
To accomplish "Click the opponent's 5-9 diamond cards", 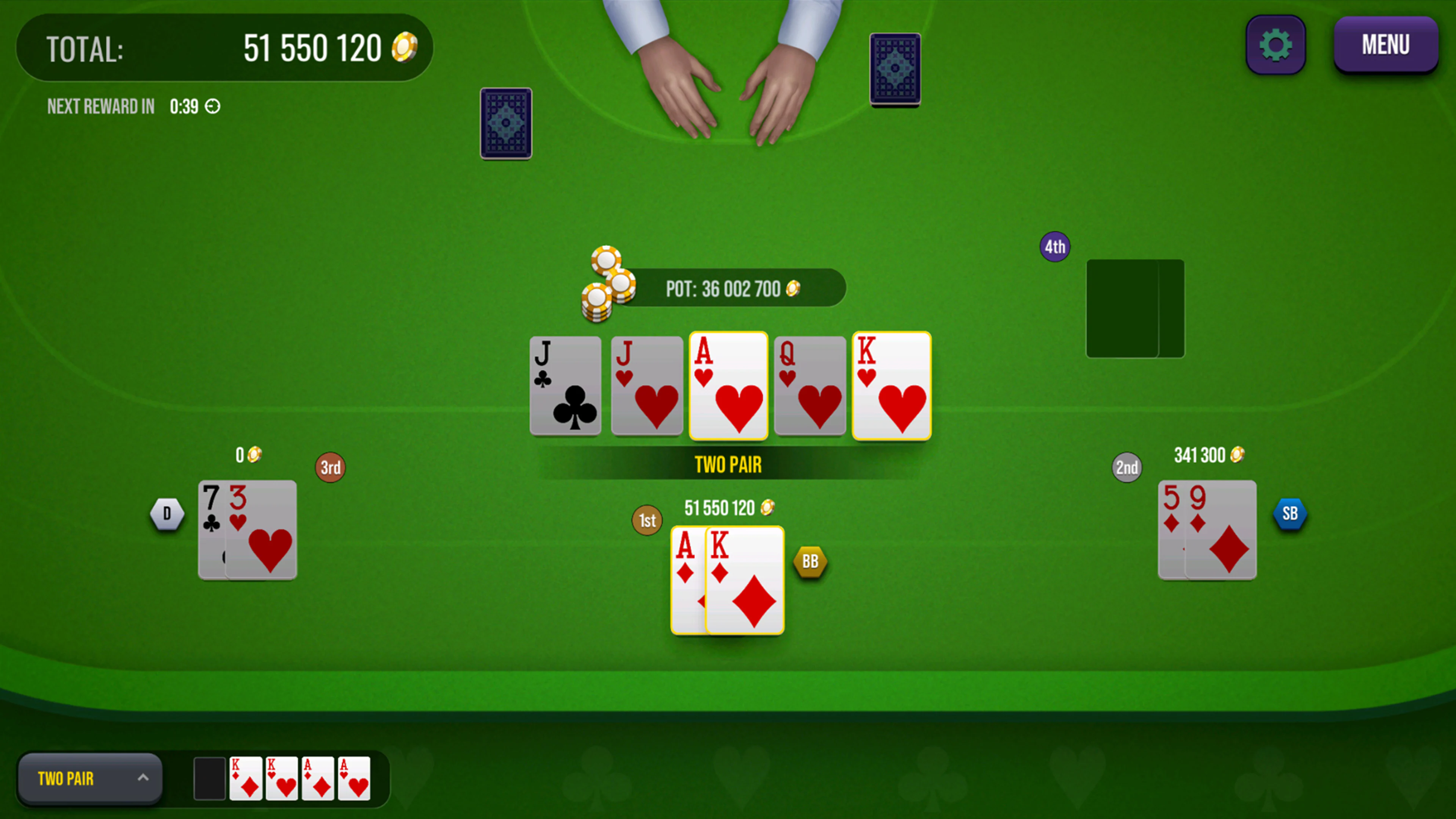I will [1207, 530].
